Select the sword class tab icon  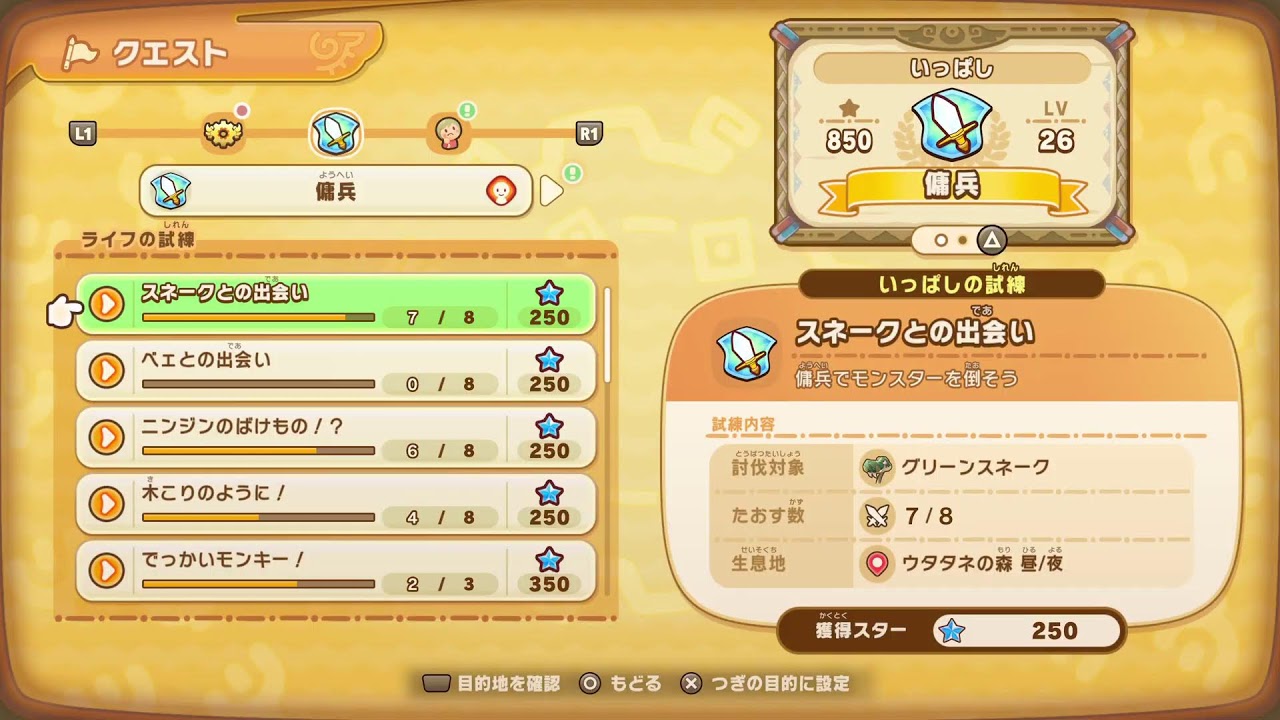coord(337,133)
